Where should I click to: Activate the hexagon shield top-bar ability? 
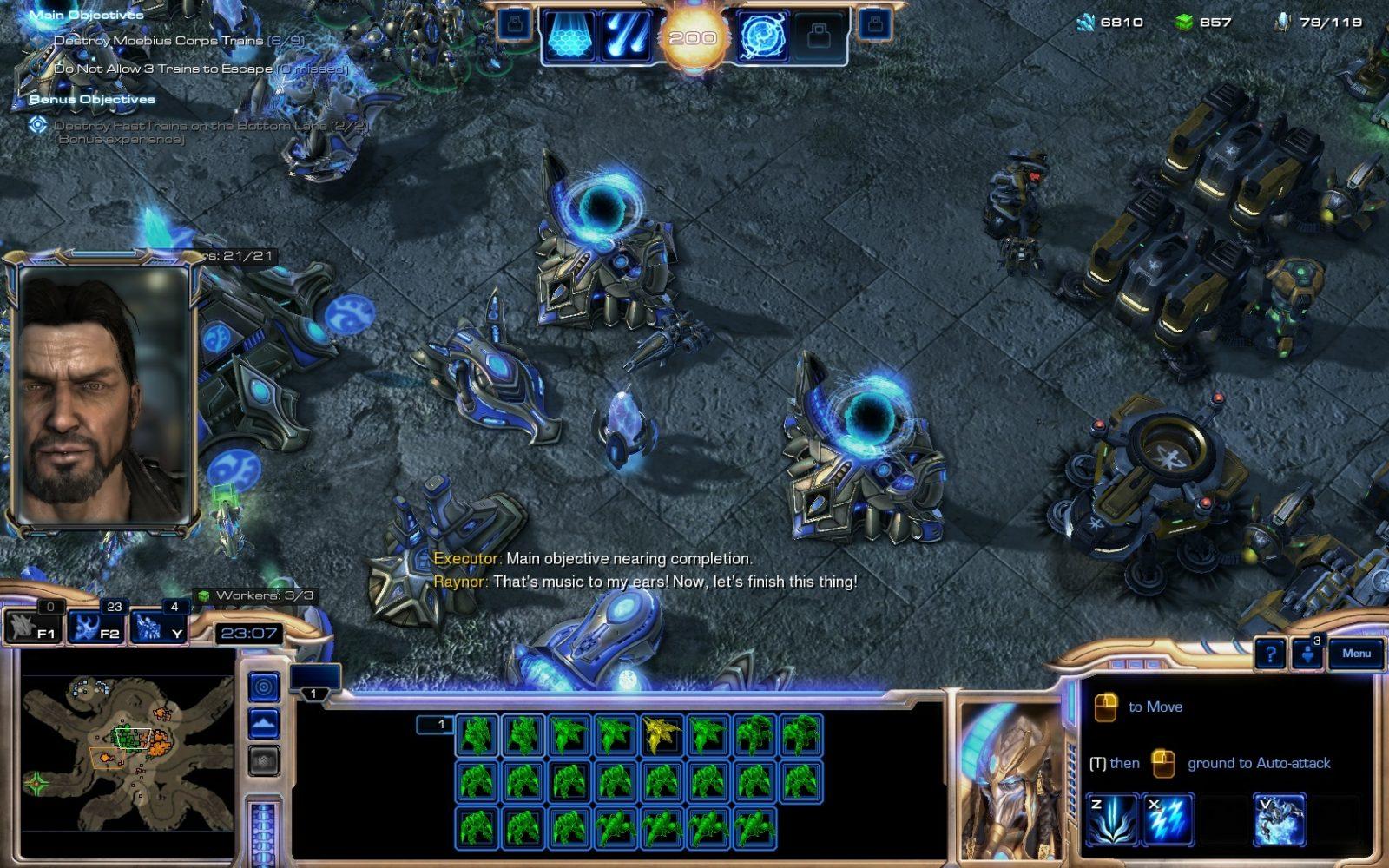click(x=569, y=37)
